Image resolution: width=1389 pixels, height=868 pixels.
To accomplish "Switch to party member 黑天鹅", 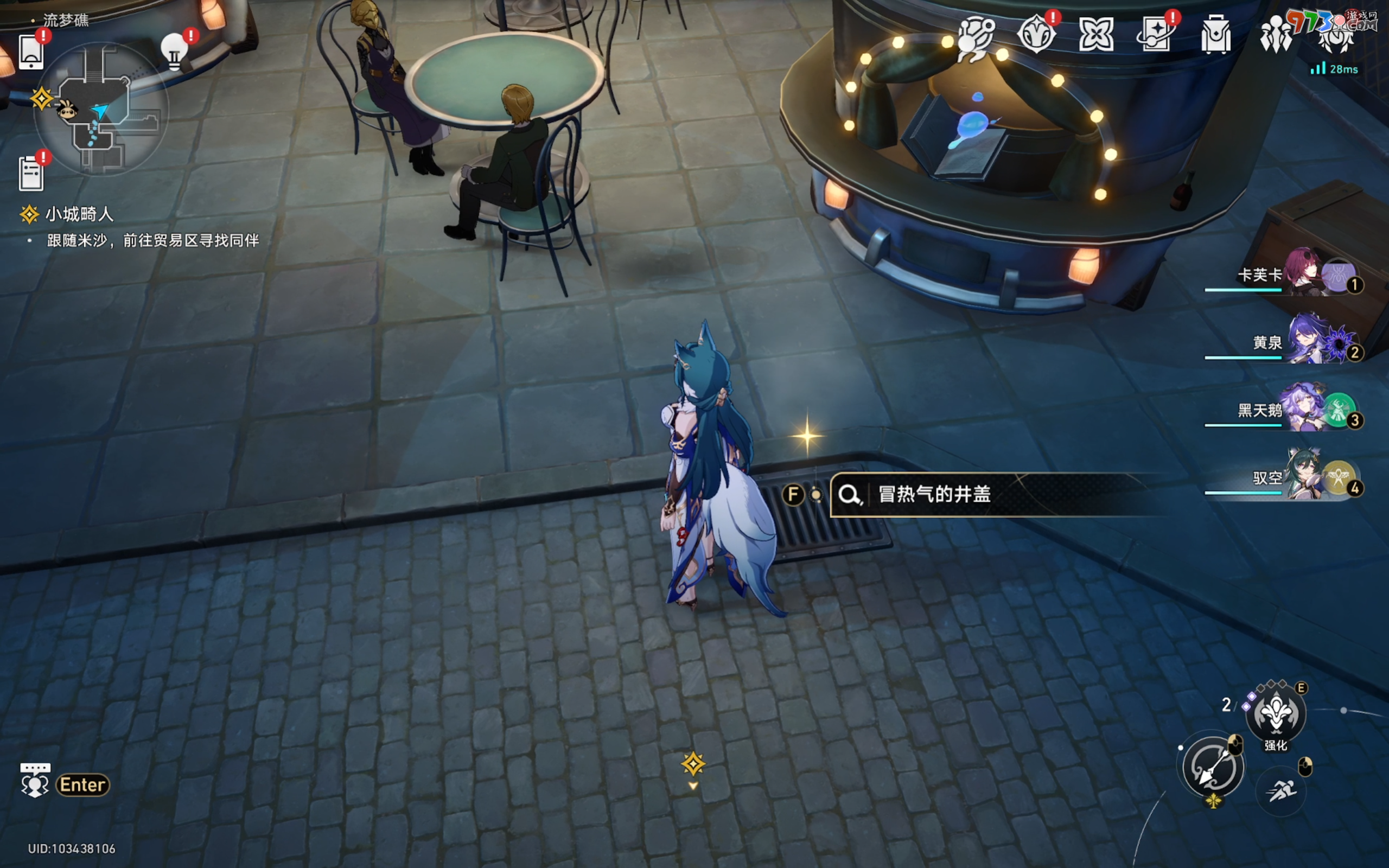I will click(1291, 411).
